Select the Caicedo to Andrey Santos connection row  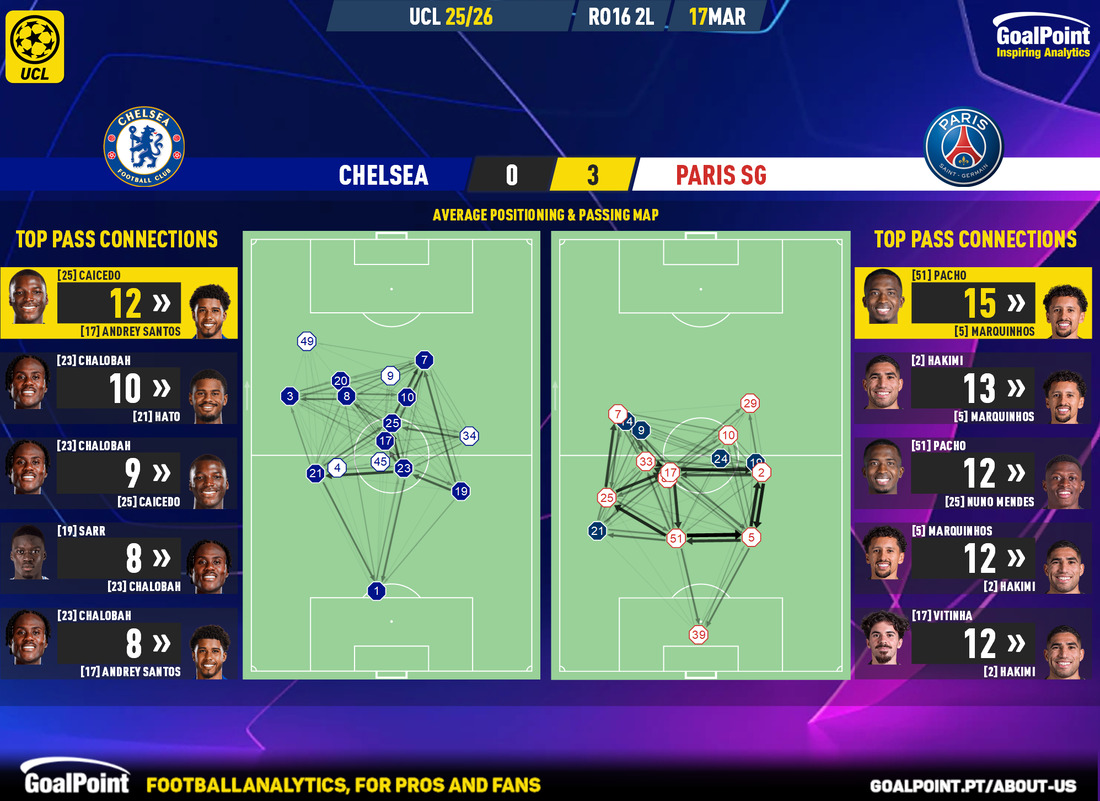(x=120, y=302)
